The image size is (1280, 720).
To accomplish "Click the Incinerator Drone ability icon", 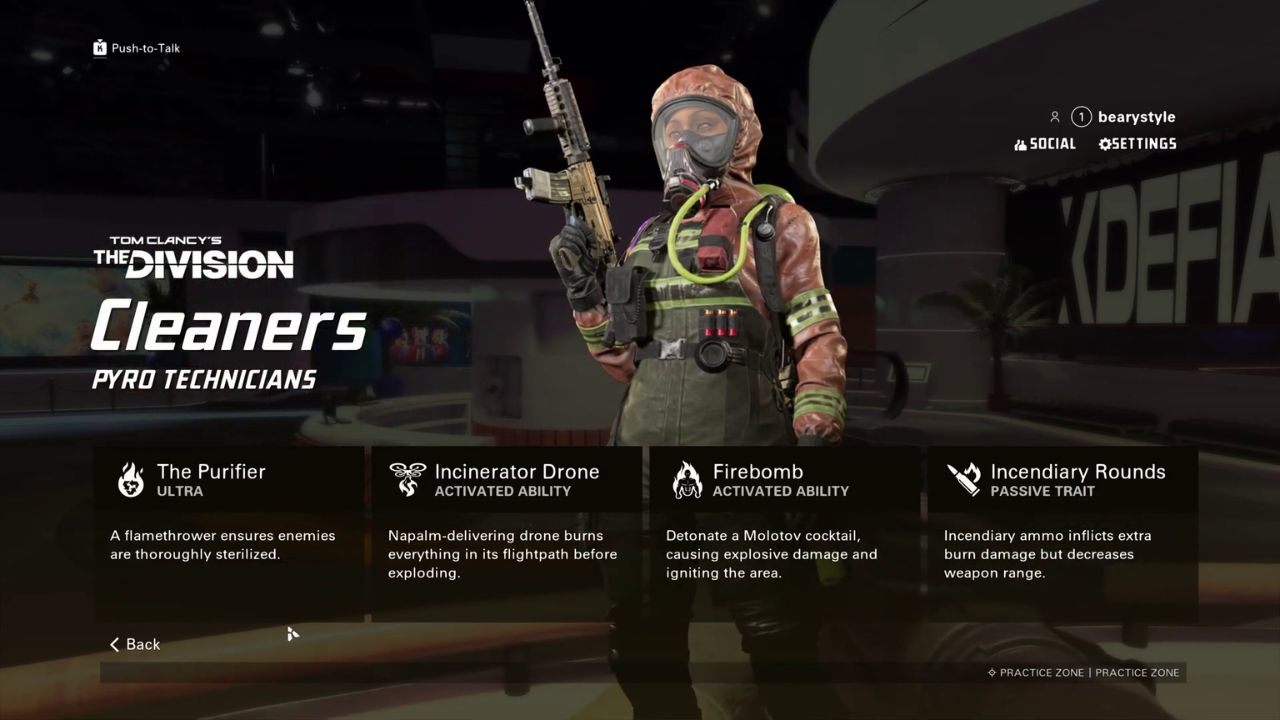I will [x=408, y=481].
